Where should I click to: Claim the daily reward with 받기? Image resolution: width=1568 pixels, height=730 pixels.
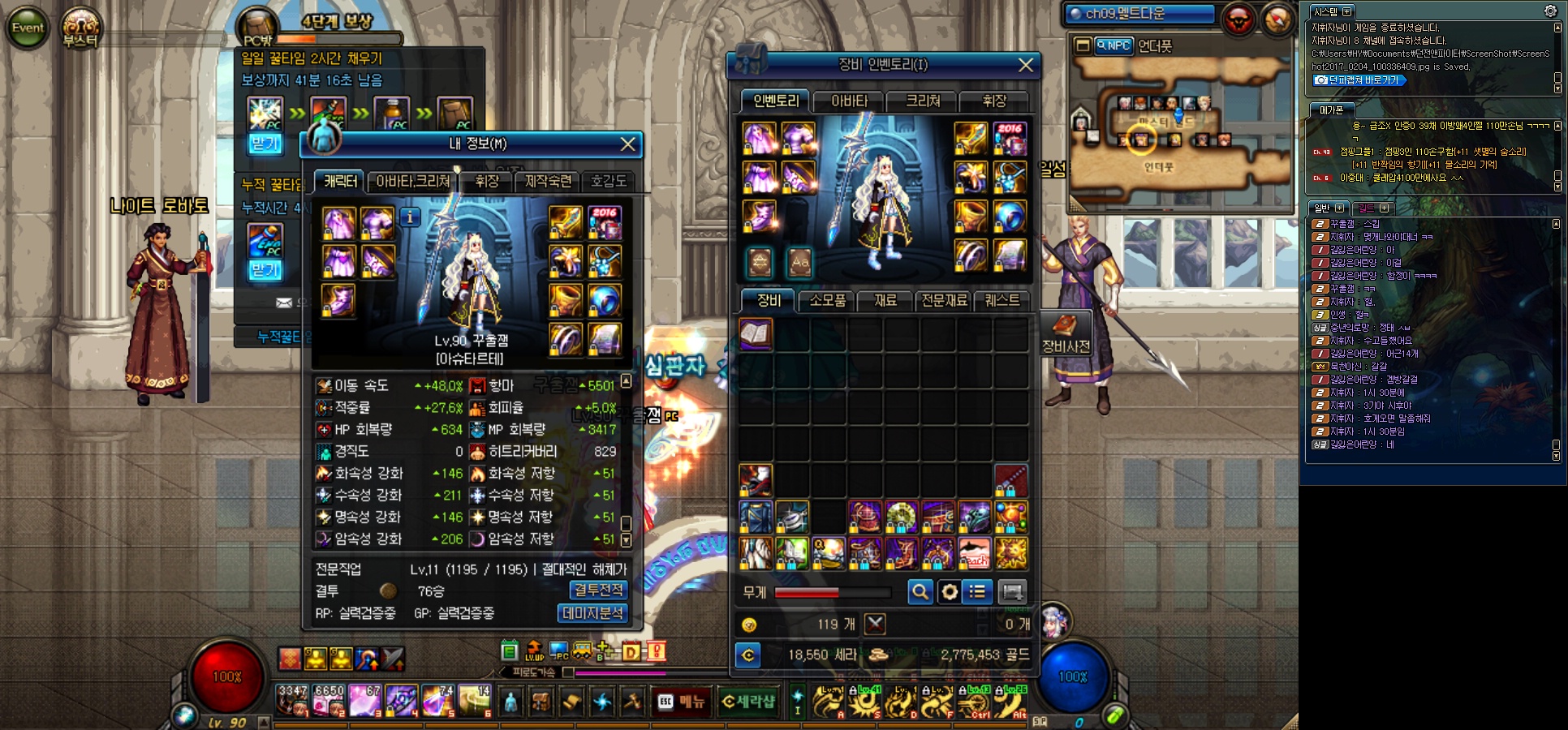pyautogui.click(x=265, y=144)
